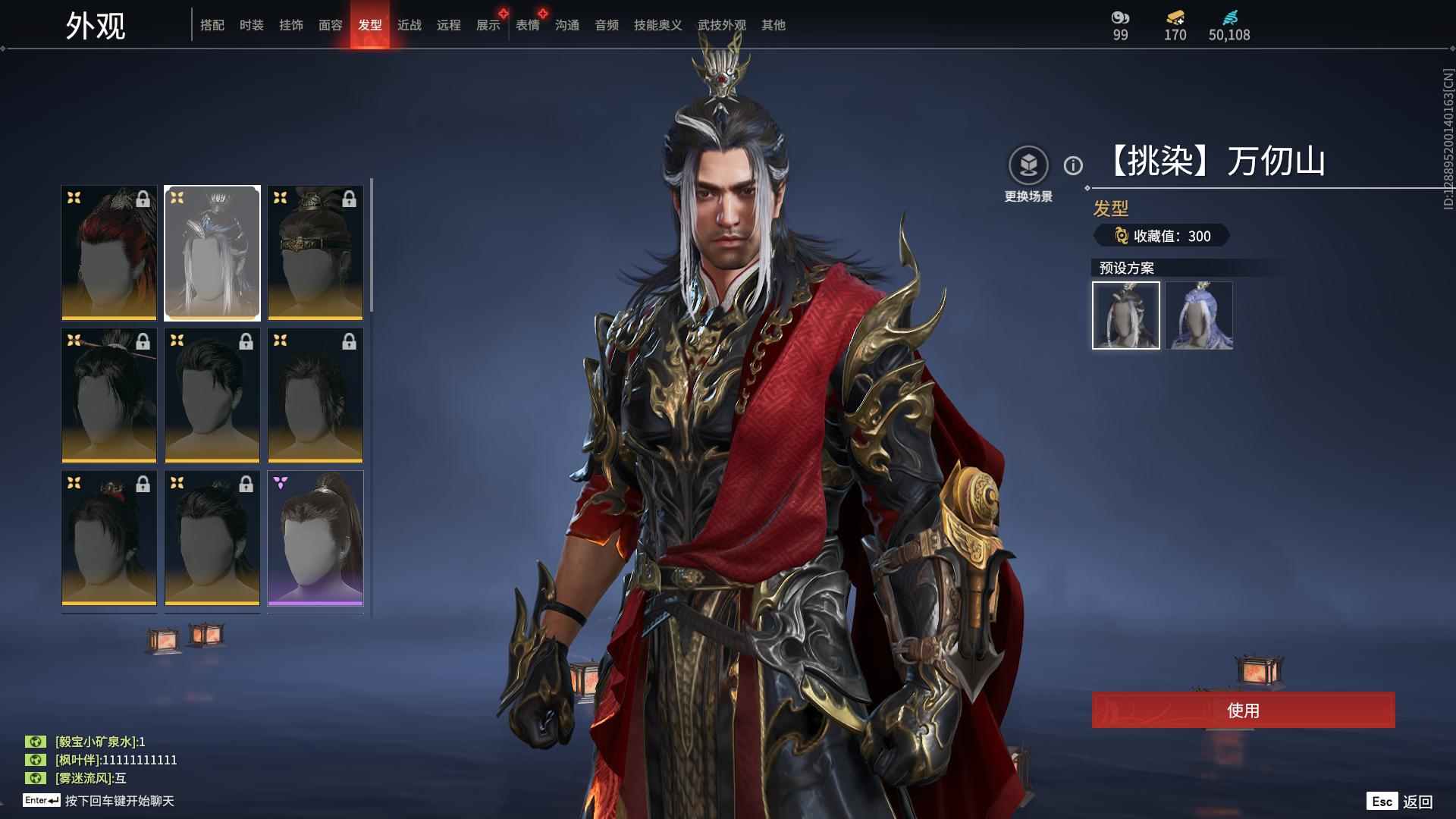This screenshot has width=1456, height=819.
Task: Open the 其他 tab
Action: [x=773, y=25]
